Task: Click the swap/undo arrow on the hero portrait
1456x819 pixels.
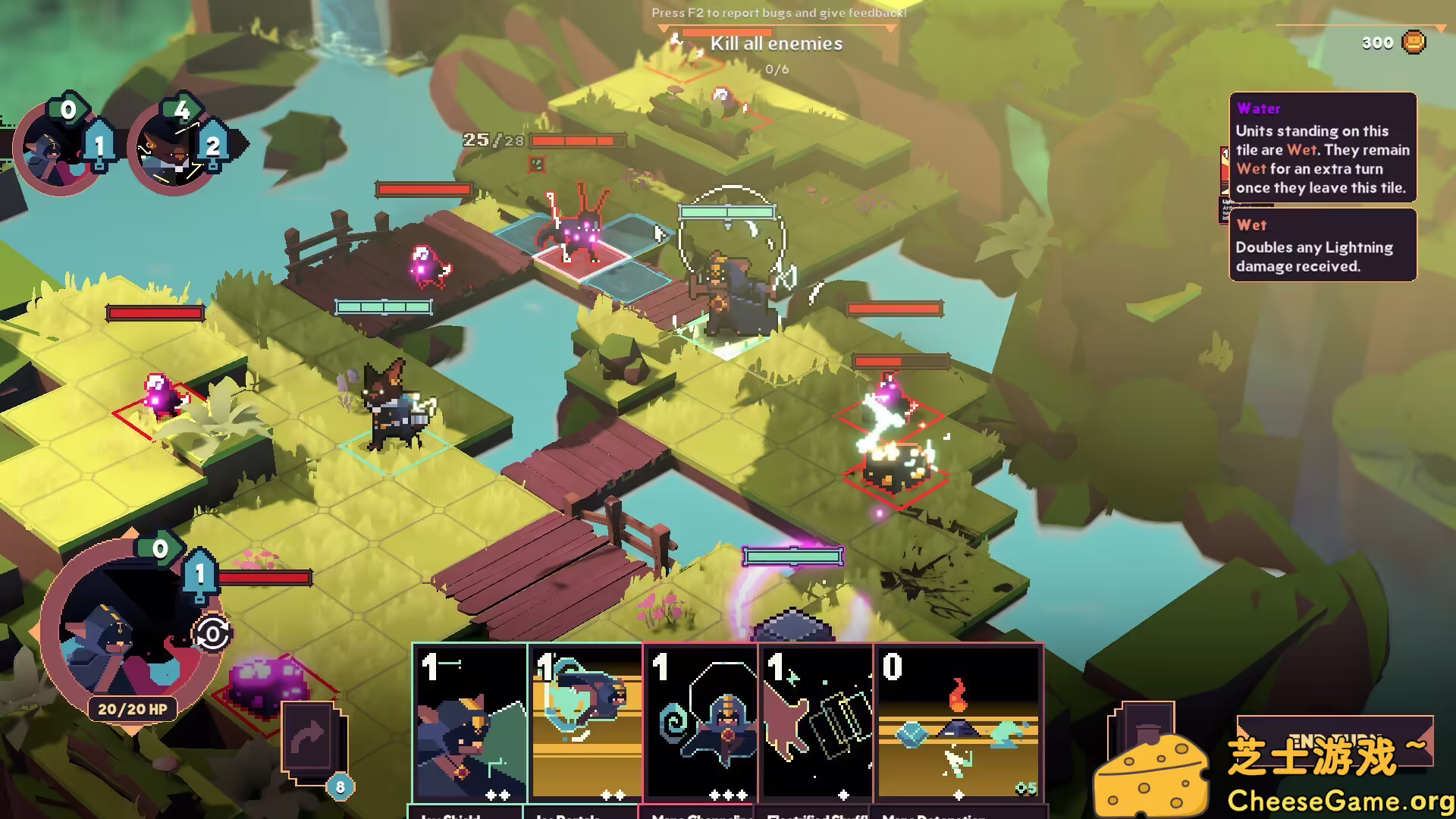Action: [213, 632]
